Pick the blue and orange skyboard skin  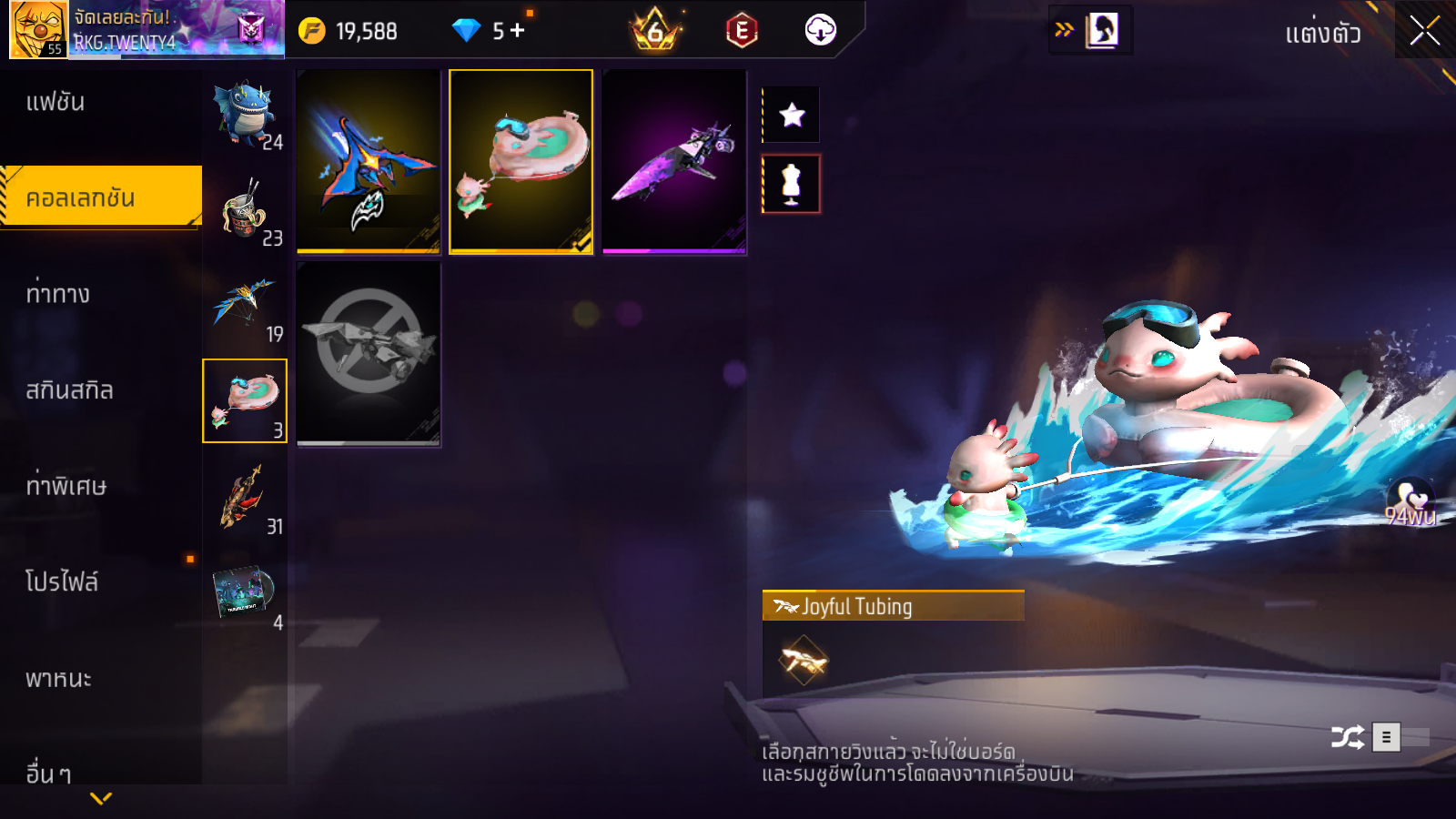tap(369, 161)
